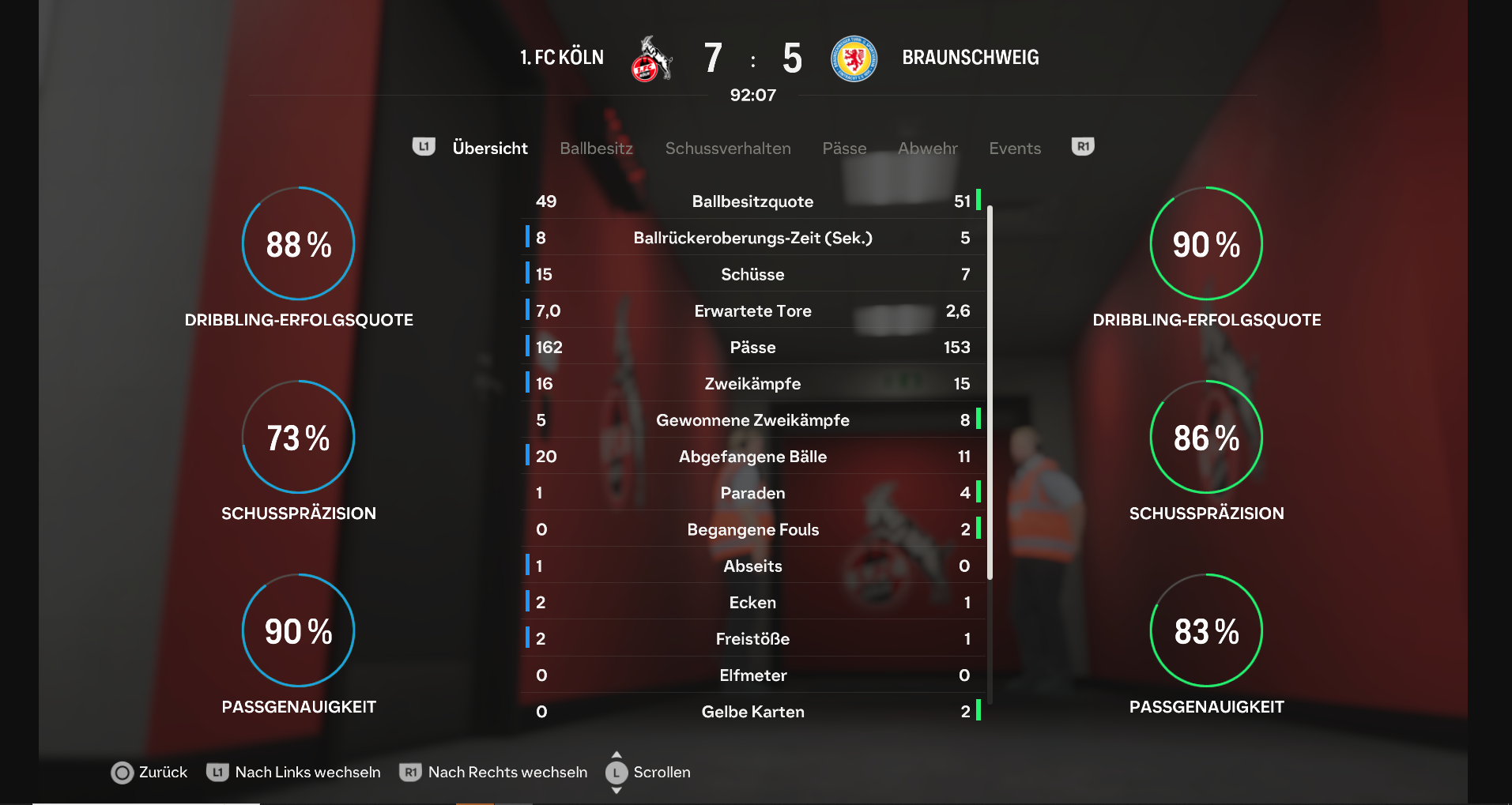This screenshot has height=805, width=1512.
Task: Open the Schussverhalten tab
Action: [727, 149]
